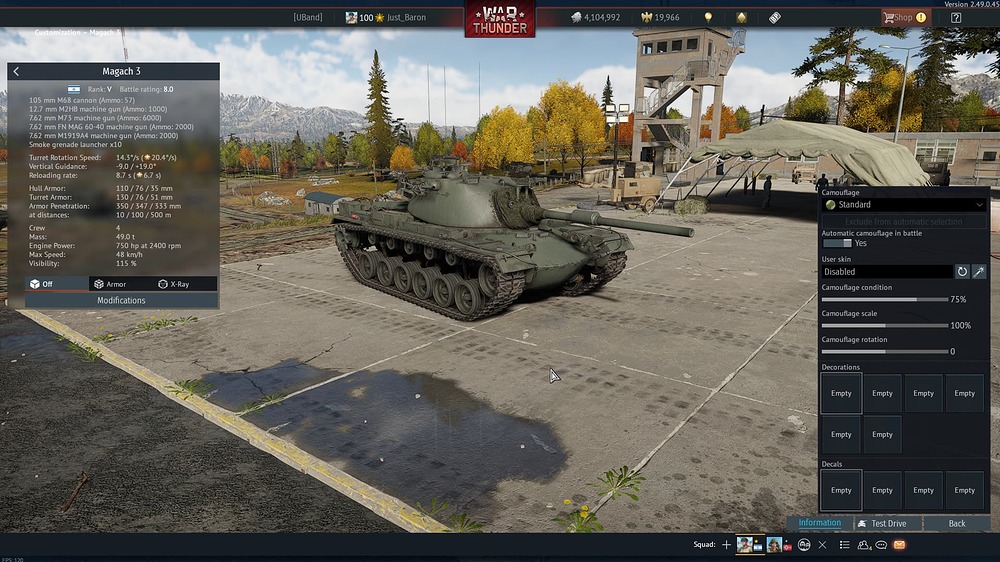Viewport: 1000px width, 562px height.
Task: Open the user skin Disabled dropdown
Action: click(x=887, y=271)
